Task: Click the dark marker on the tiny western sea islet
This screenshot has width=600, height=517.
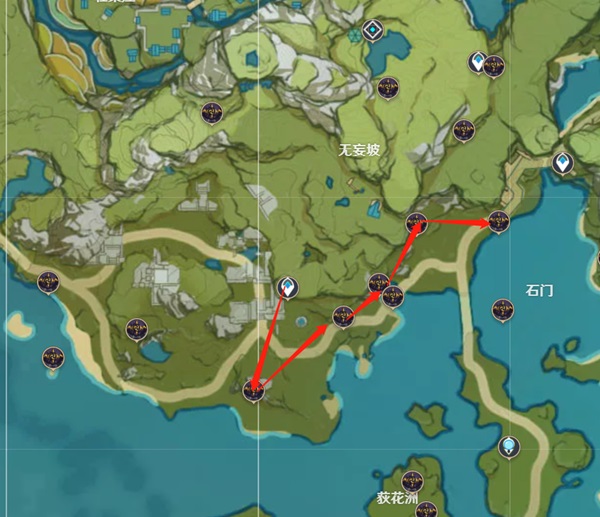Action: (x=52, y=357)
